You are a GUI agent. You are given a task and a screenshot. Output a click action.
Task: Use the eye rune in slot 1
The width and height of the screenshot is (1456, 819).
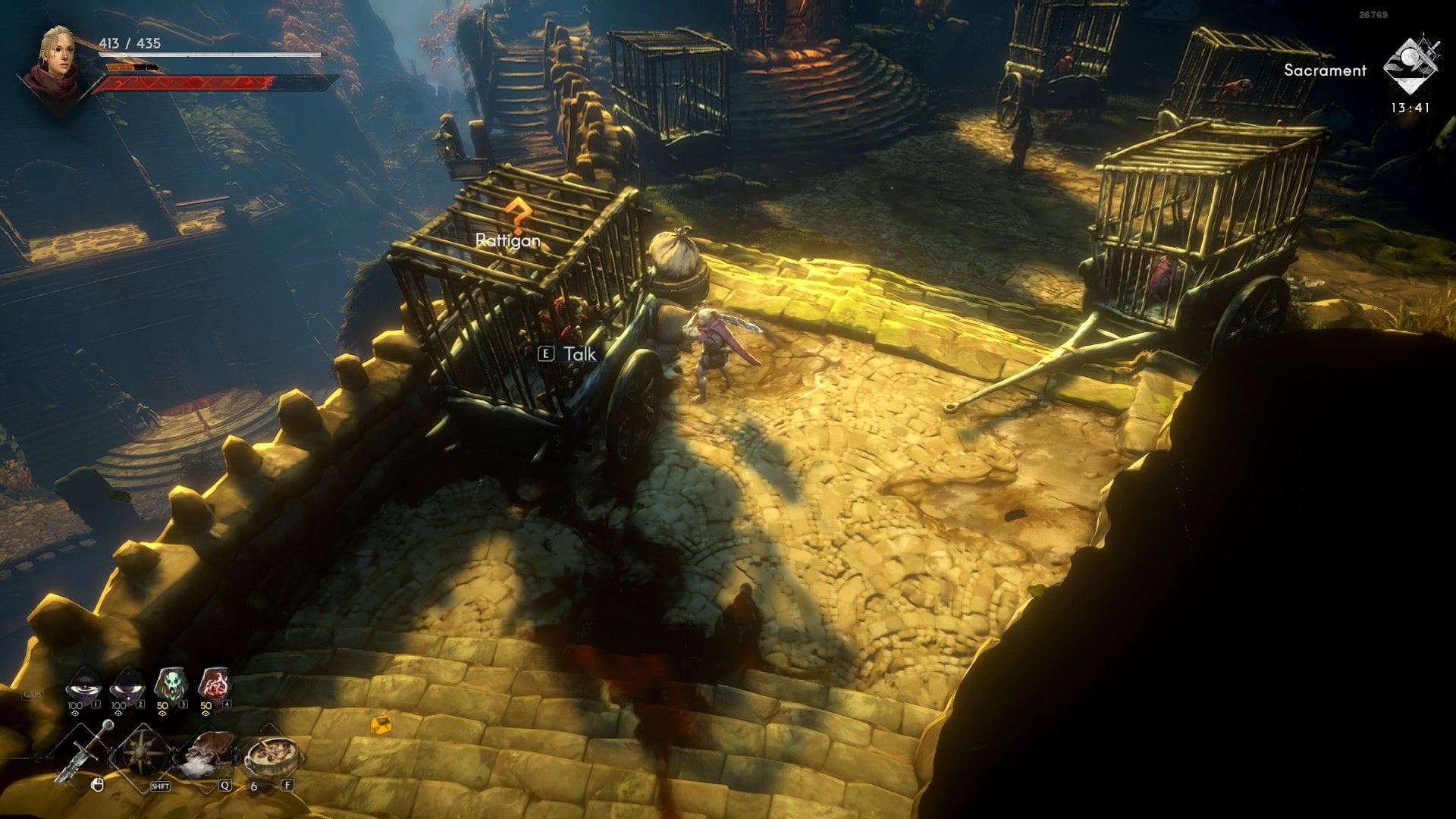82,687
